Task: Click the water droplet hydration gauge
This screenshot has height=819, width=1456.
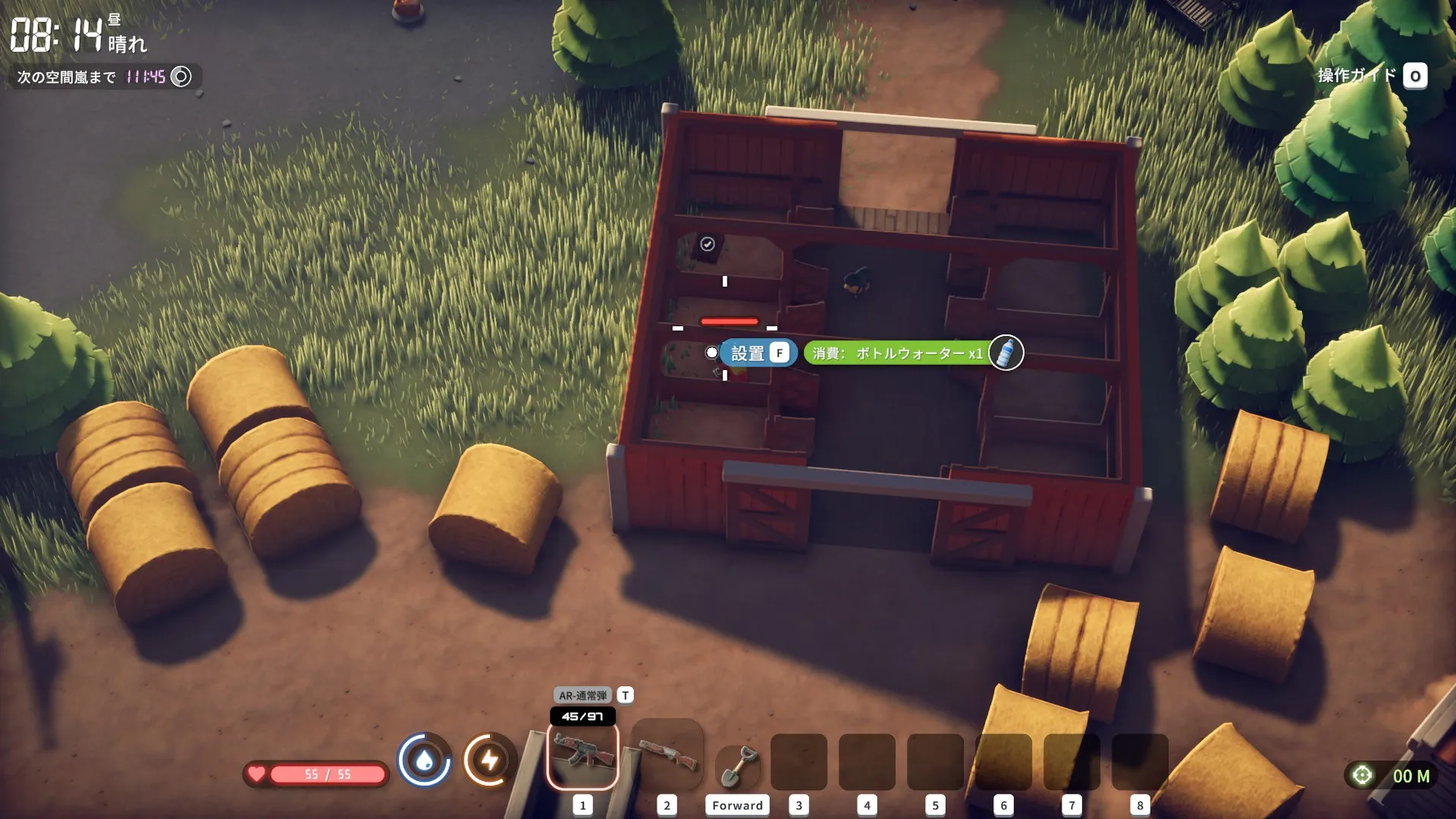Action: 425,759
